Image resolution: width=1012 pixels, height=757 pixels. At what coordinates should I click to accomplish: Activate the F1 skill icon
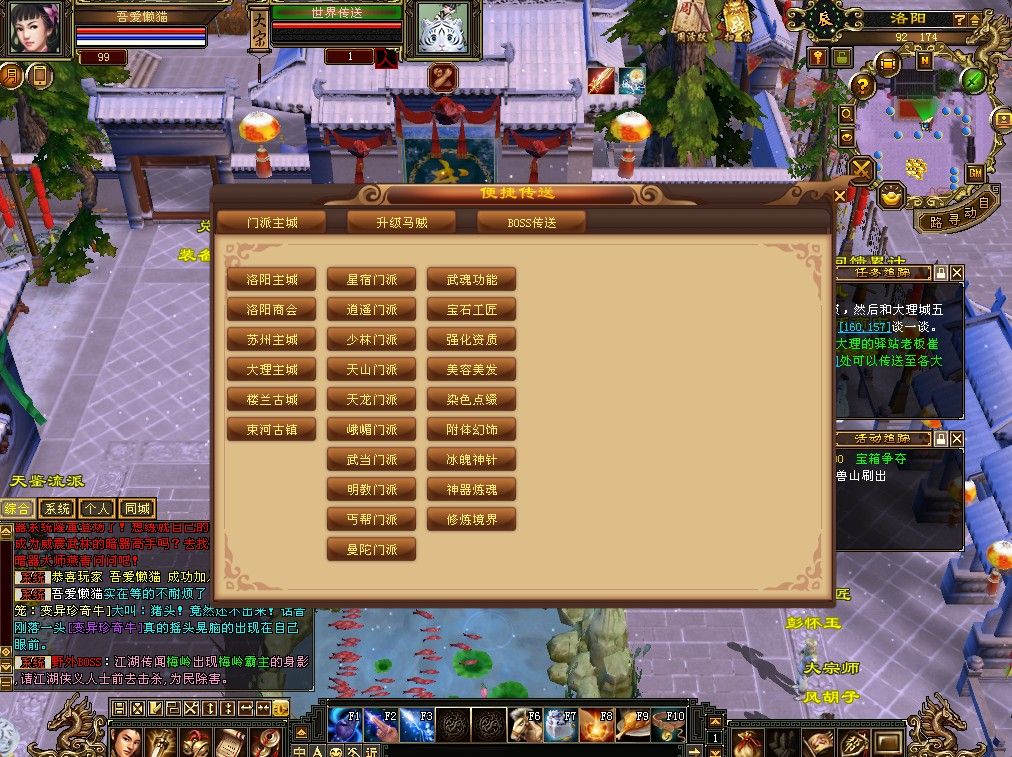pos(343,724)
